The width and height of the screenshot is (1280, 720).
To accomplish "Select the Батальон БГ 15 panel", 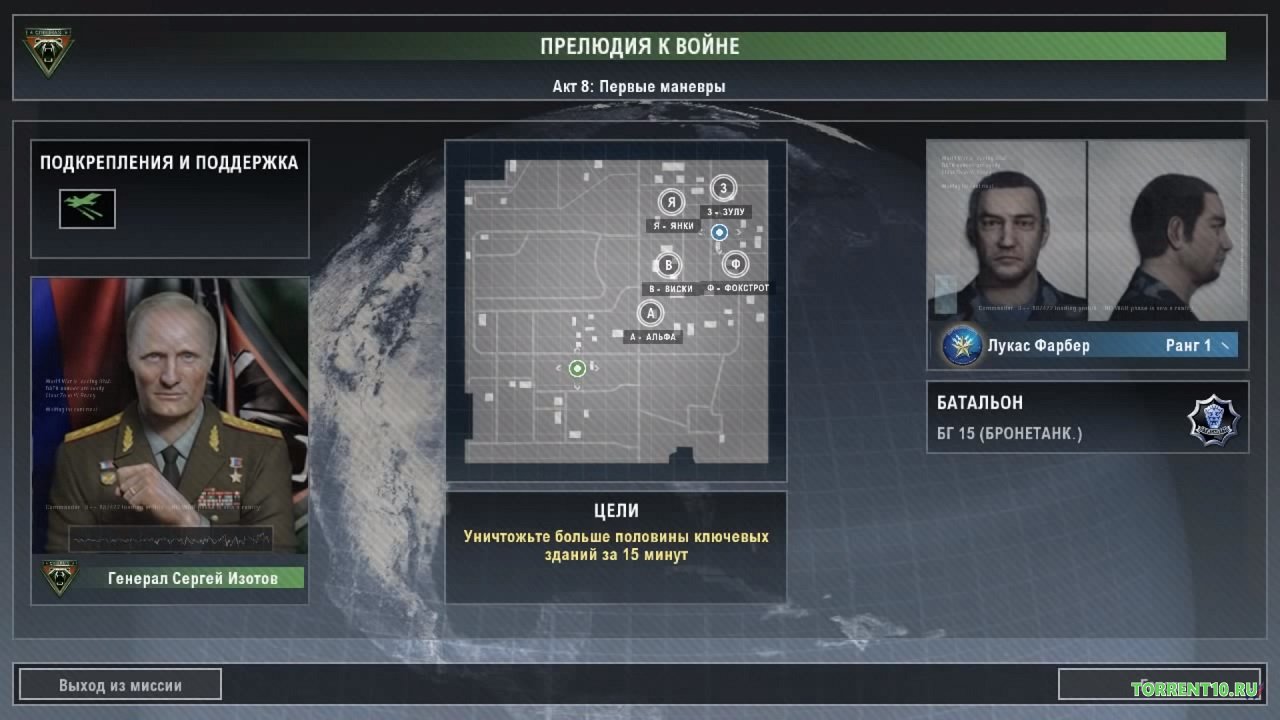I will coord(1087,417).
